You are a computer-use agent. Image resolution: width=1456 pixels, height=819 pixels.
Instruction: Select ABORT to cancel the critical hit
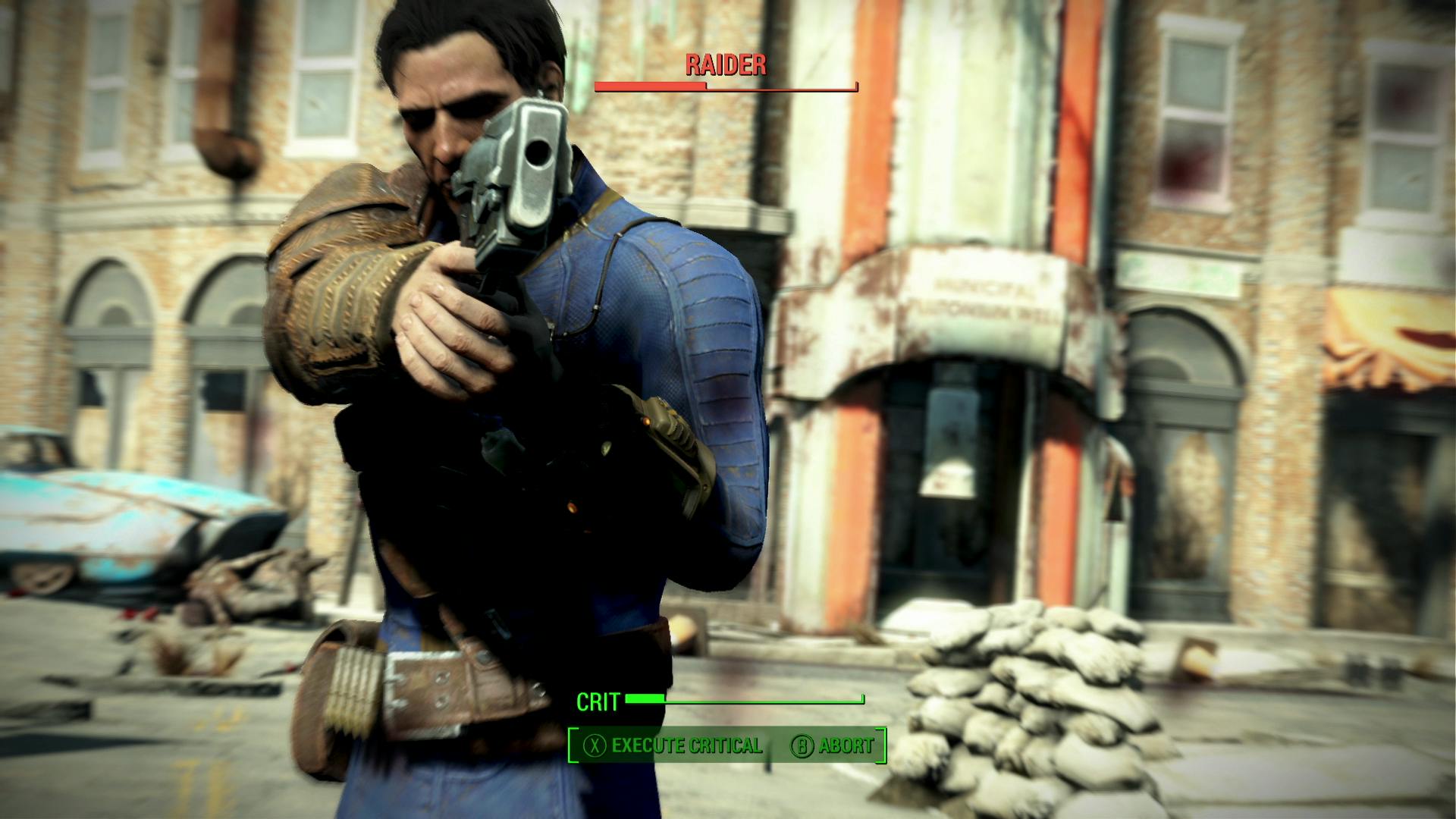click(847, 746)
